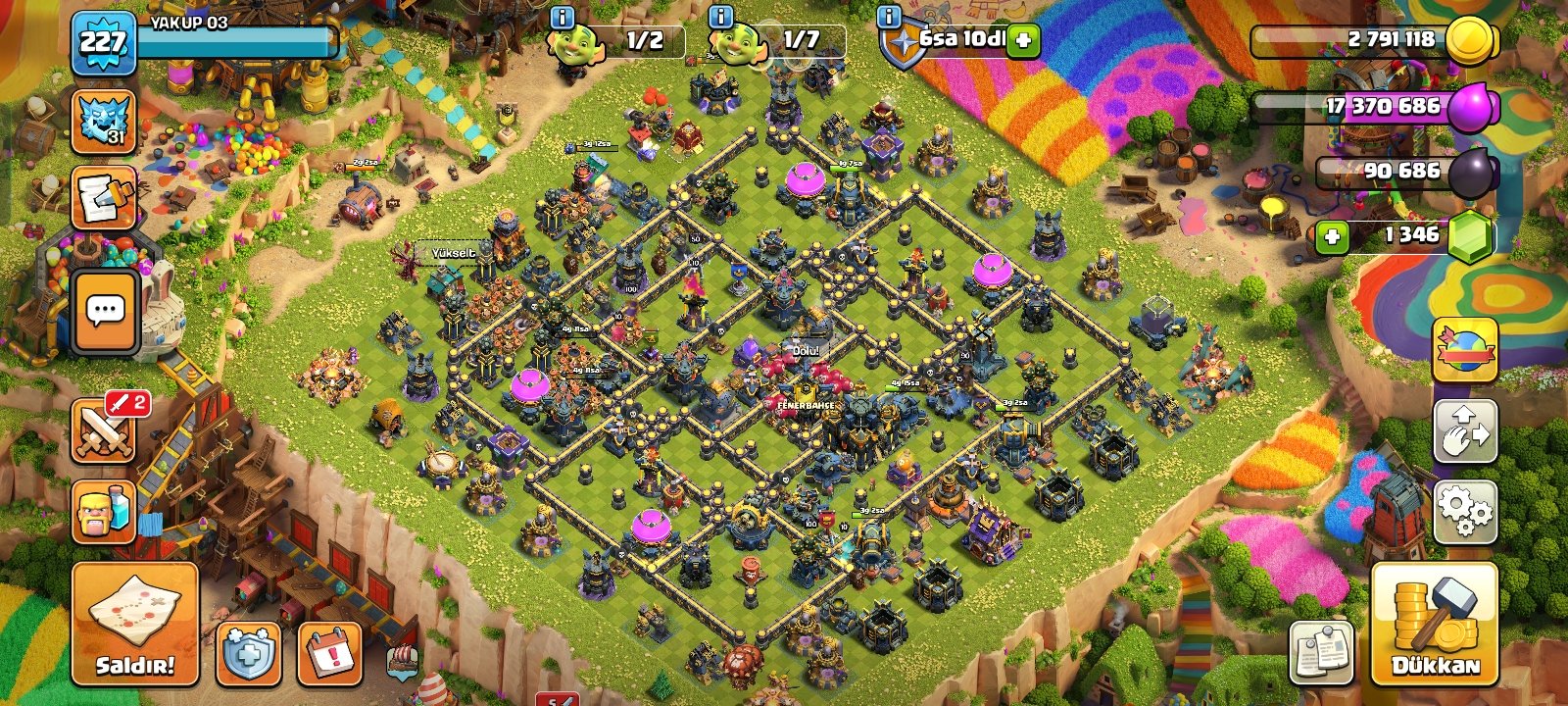Show shield info via the i icon
This screenshot has width=1568, height=706.
tap(889, 17)
